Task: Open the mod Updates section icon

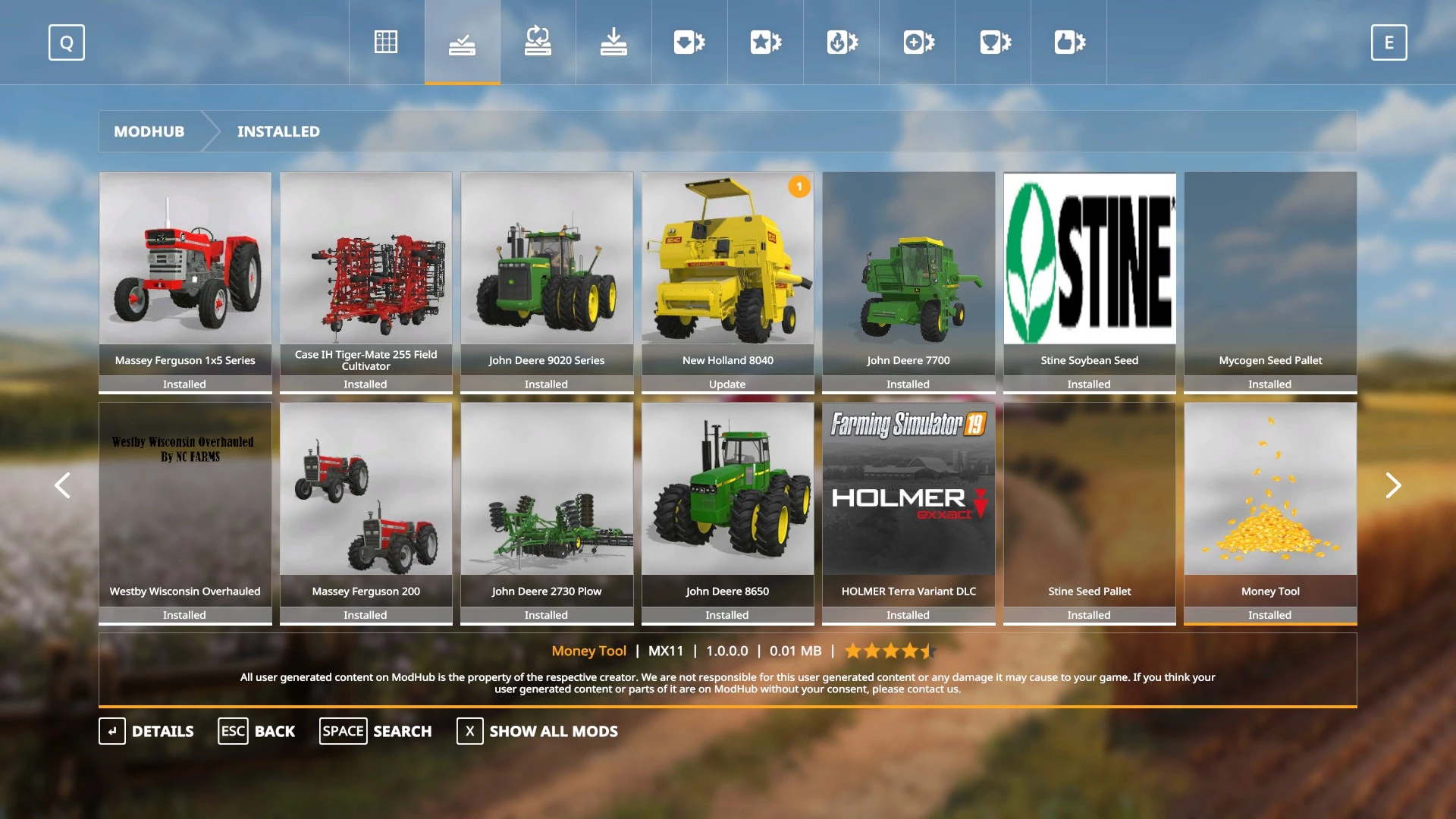Action: click(x=538, y=42)
